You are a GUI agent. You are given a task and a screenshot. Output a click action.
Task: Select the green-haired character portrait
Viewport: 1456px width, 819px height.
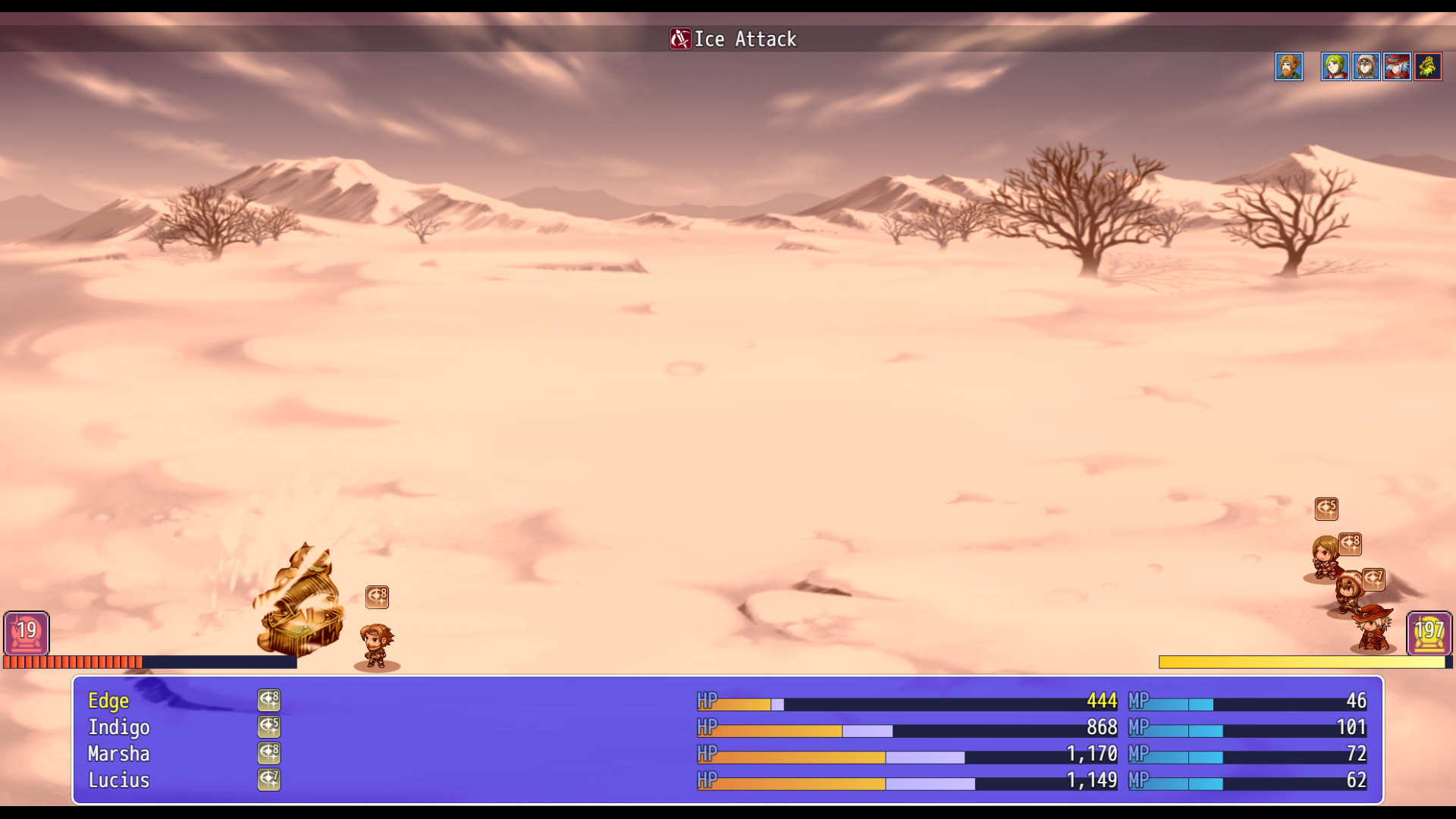point(1335,67)
